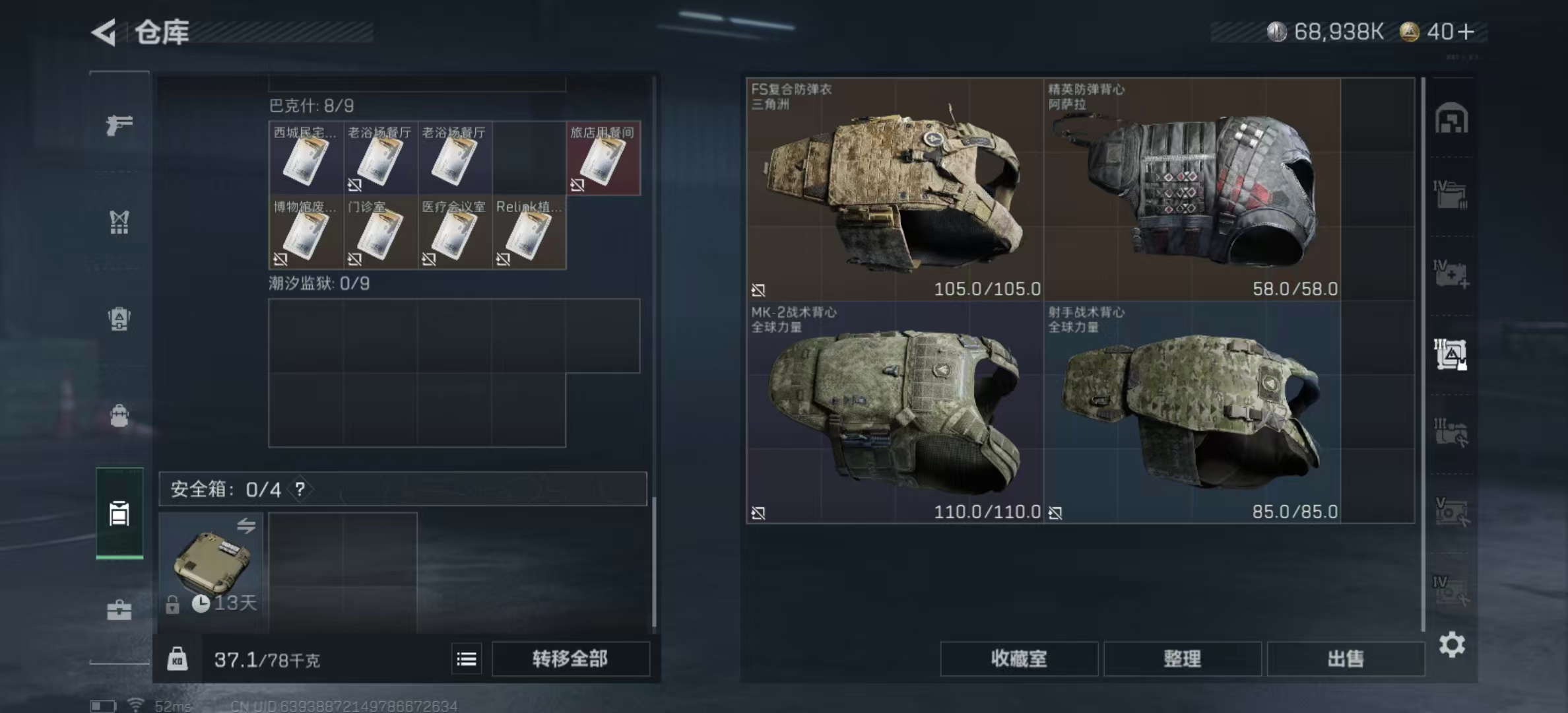
Task: Open the 安全箱 help question mark
Action: (300, 490)
